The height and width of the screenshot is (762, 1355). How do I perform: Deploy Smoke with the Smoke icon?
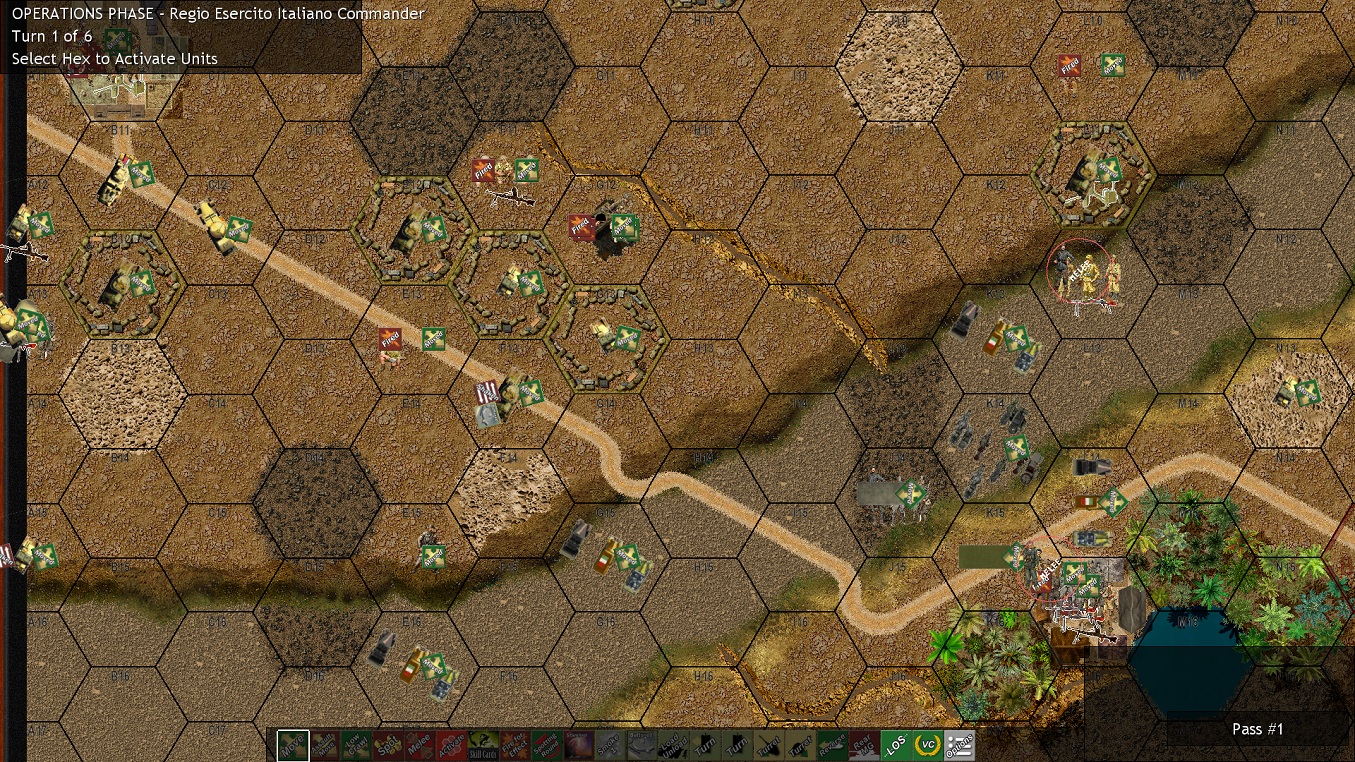point(610,746)
